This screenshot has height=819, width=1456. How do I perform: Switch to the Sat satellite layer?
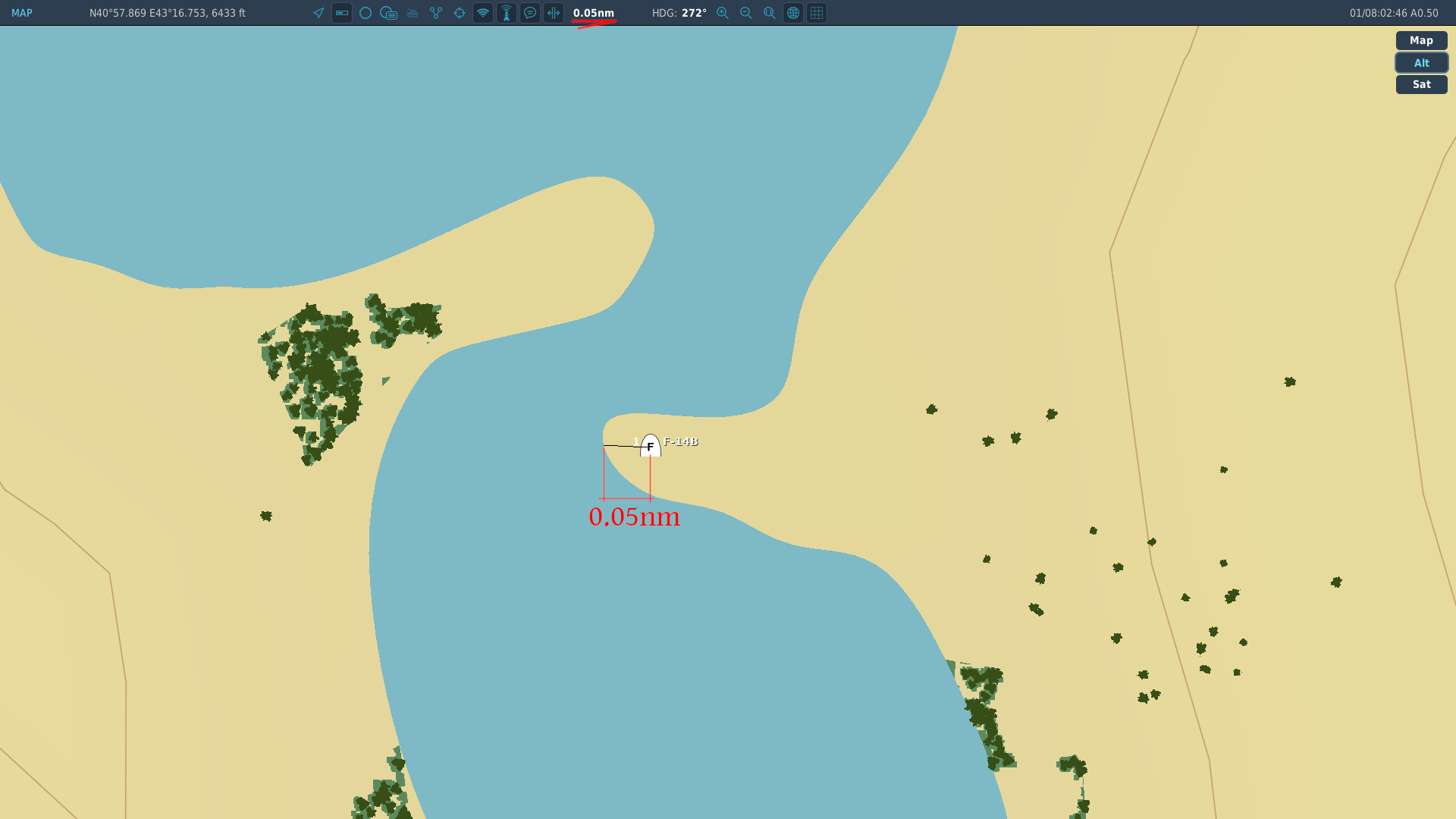(1421, 85)
